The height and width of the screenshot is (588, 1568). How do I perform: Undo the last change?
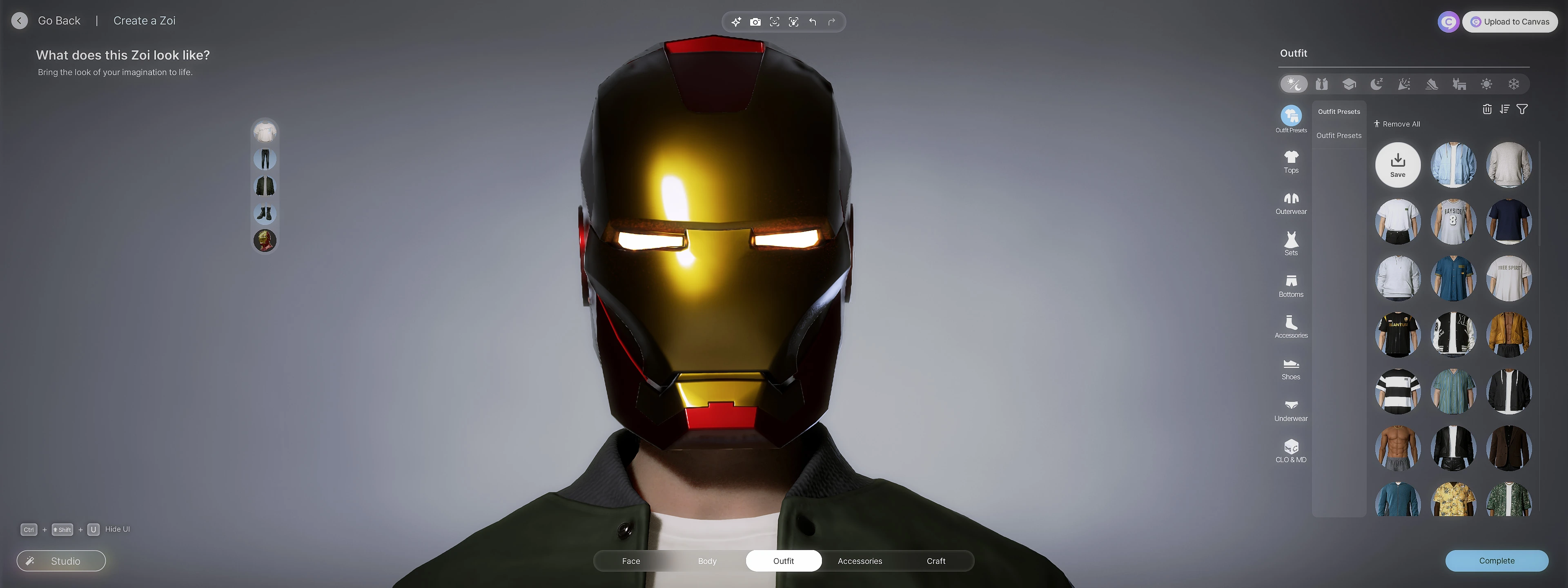tap(812, 22)
